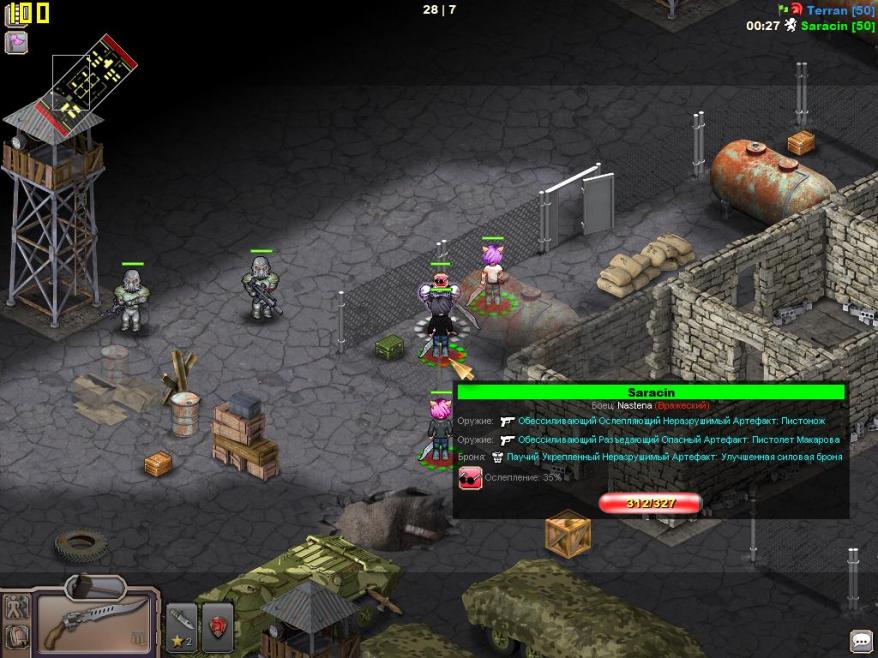Open the backpack inventory button

click(x=16, y=636)
